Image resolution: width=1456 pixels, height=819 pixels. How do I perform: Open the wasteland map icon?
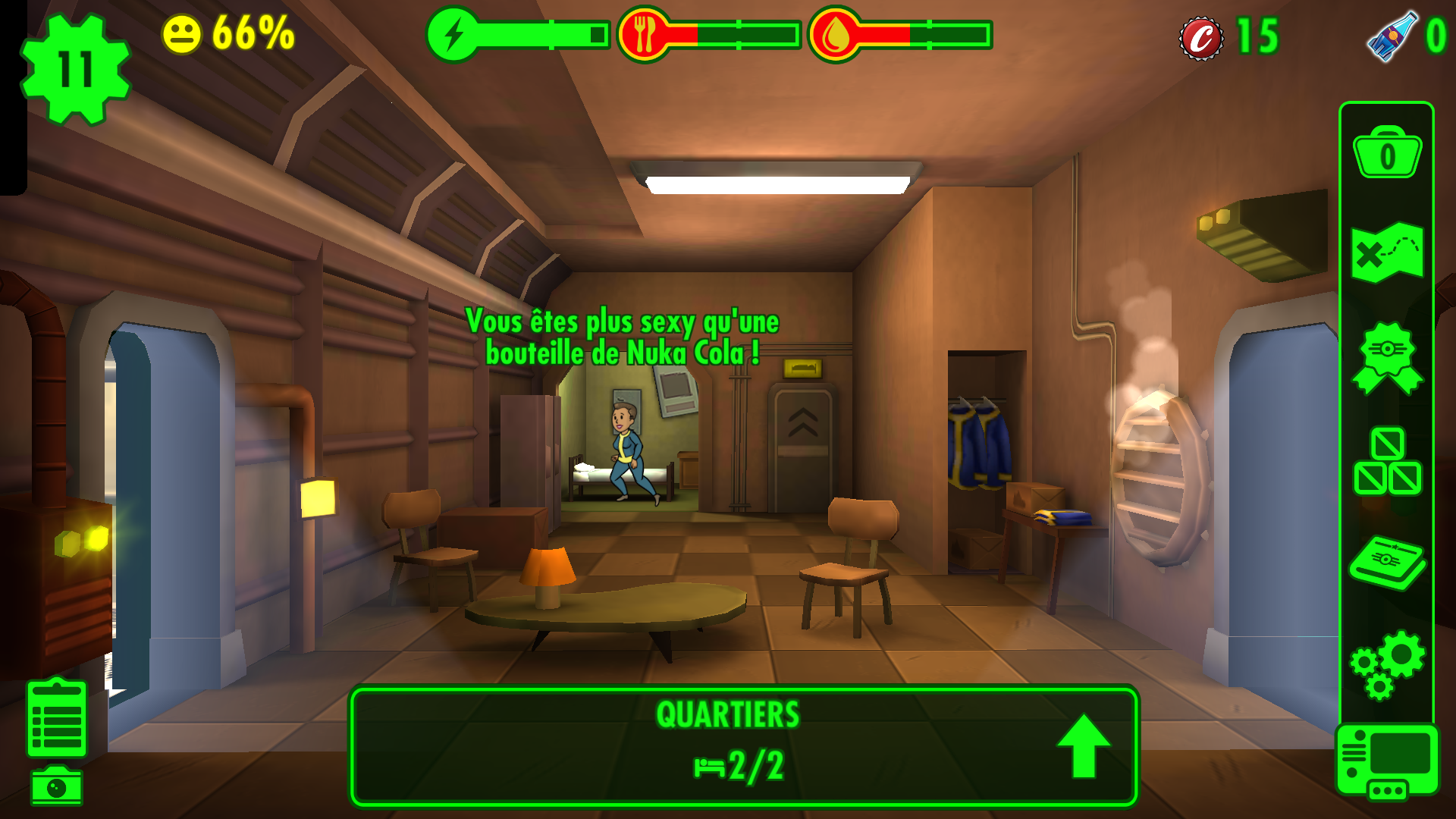1387,253
